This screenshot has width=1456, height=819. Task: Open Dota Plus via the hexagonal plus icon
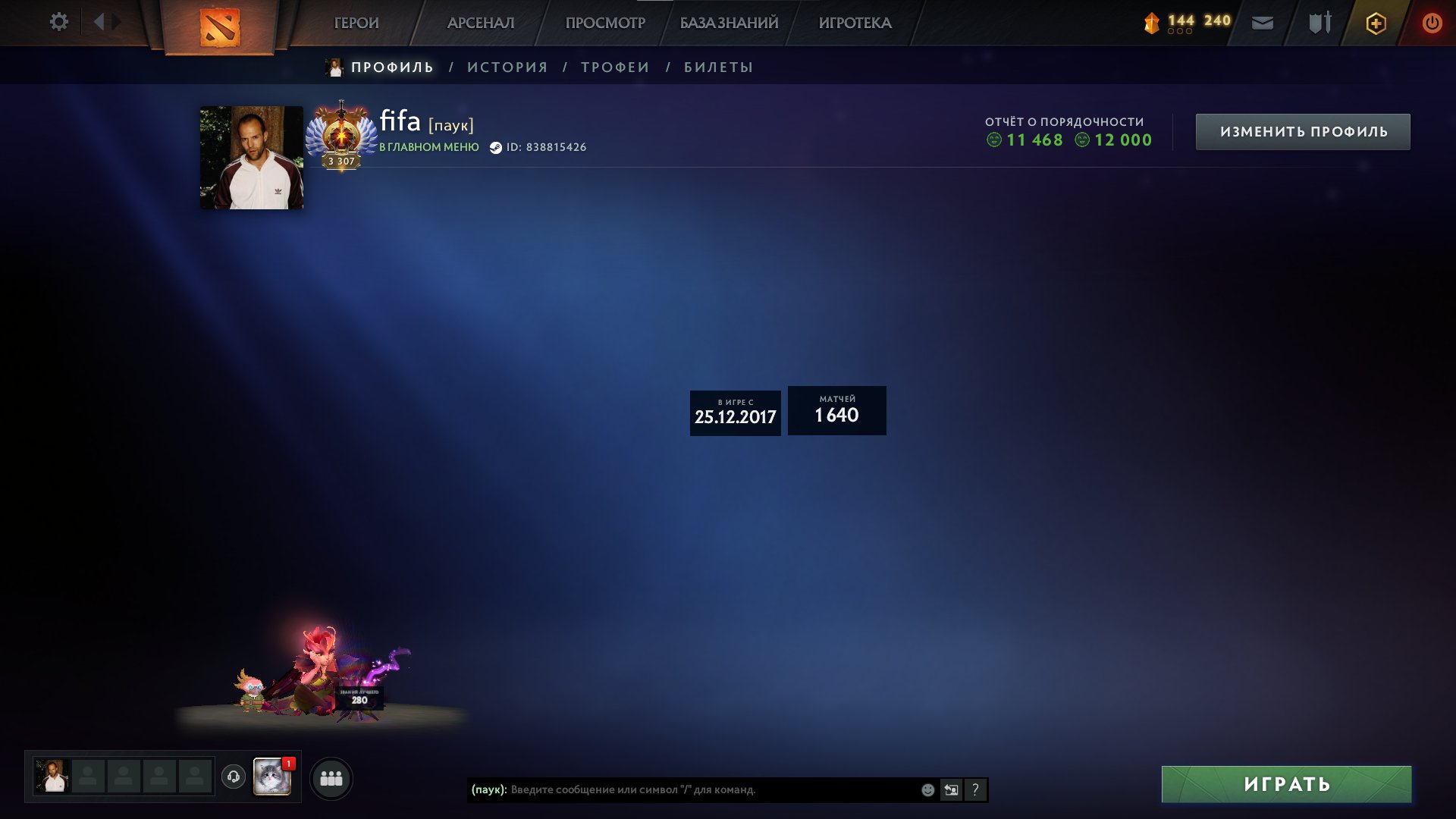[x=1376, y=23]
